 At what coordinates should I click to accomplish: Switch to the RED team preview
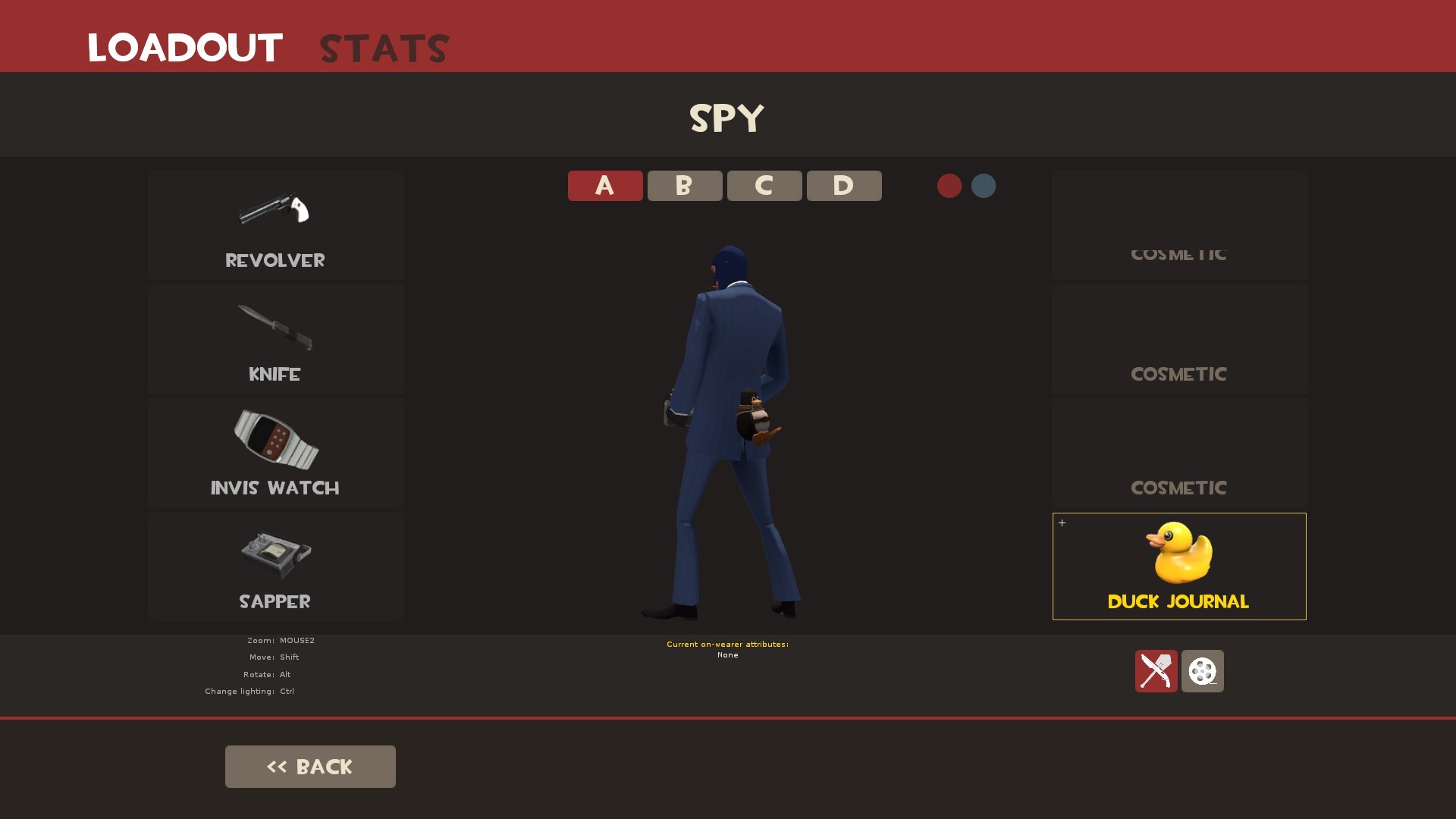(x=949, y=186)
